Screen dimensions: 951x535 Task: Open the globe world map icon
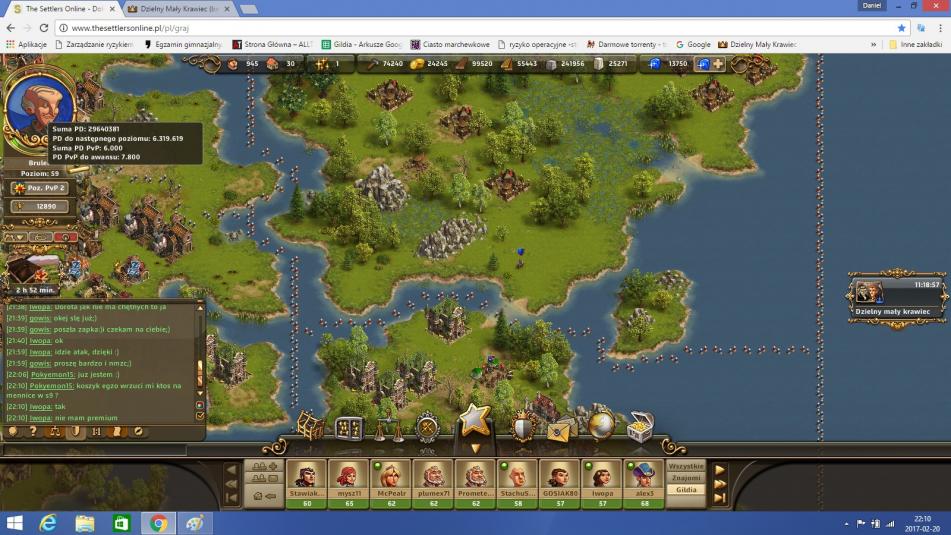(600, 426)
